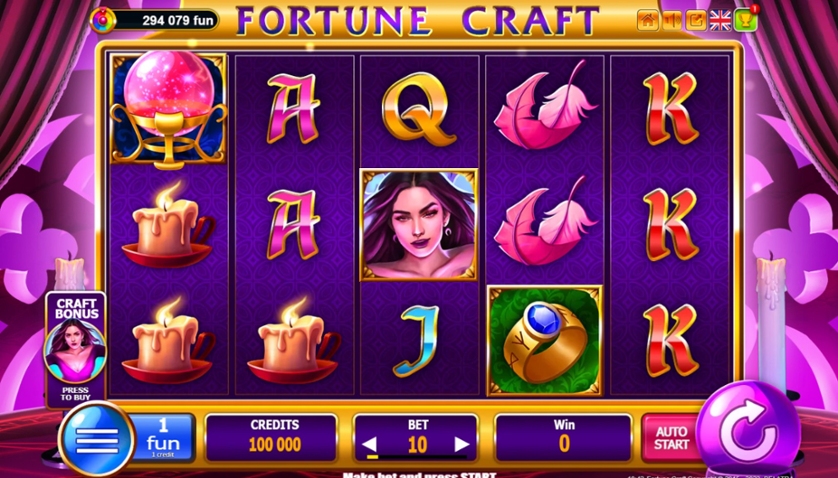Open the blue hamburger menu

click(97, 439)
